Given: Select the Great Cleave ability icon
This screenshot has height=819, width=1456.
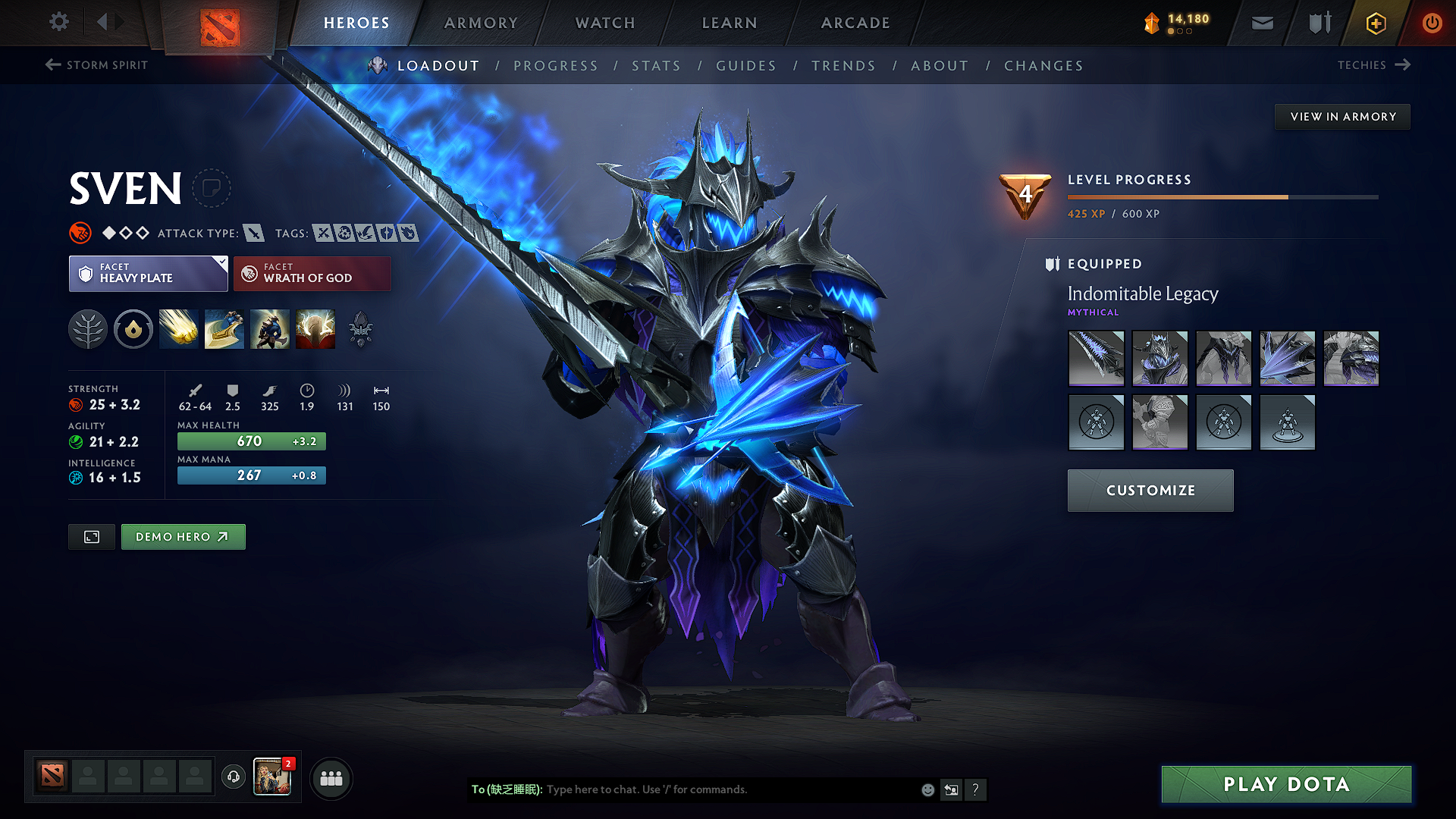Looking at the screenshot, I should click(x=224, y=329).
